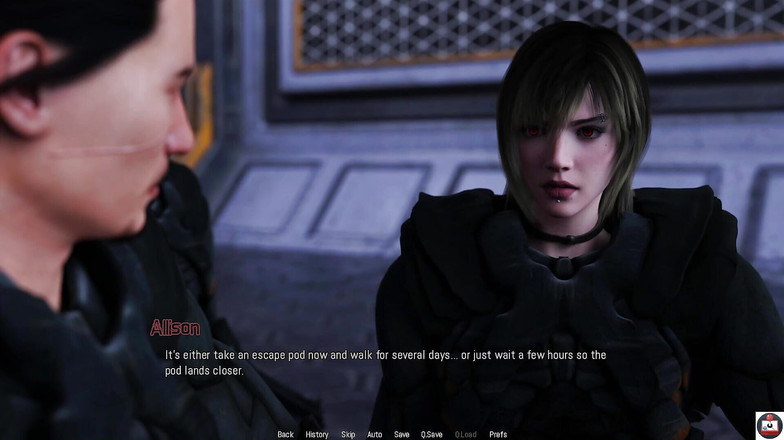Activate Skip in the quick menu
The width and height of the screenshot is (784, 440).
[348, 434]
